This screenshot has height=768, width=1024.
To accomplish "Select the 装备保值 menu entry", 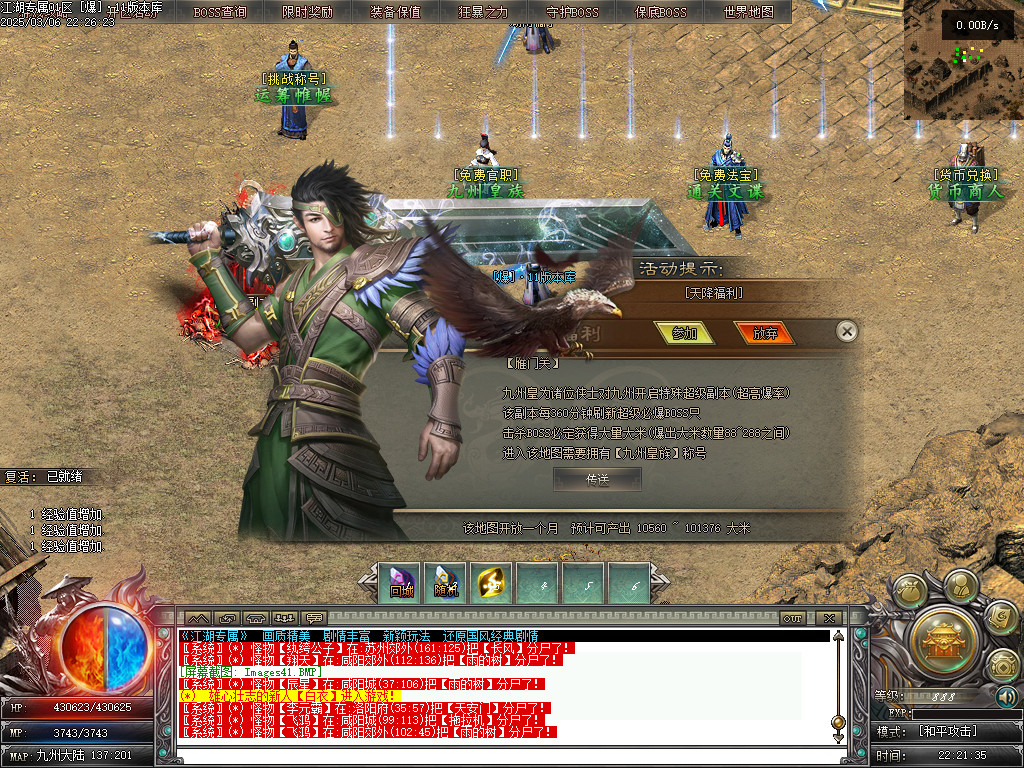I will coord(395,12).
